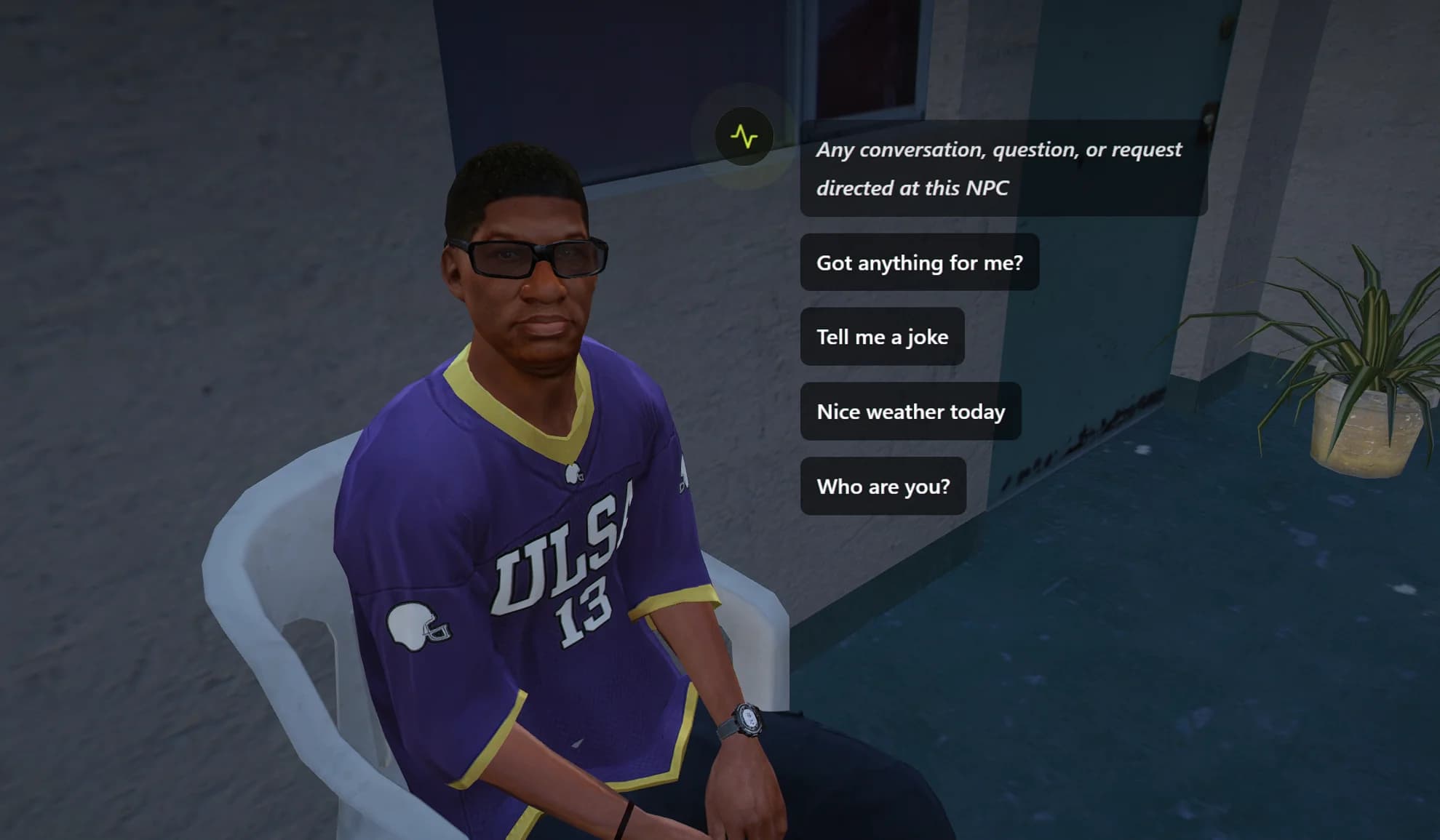Choose the "Got anything for me?" reply
This screenshot has height=840, width=1440.
tap(919, 263)
